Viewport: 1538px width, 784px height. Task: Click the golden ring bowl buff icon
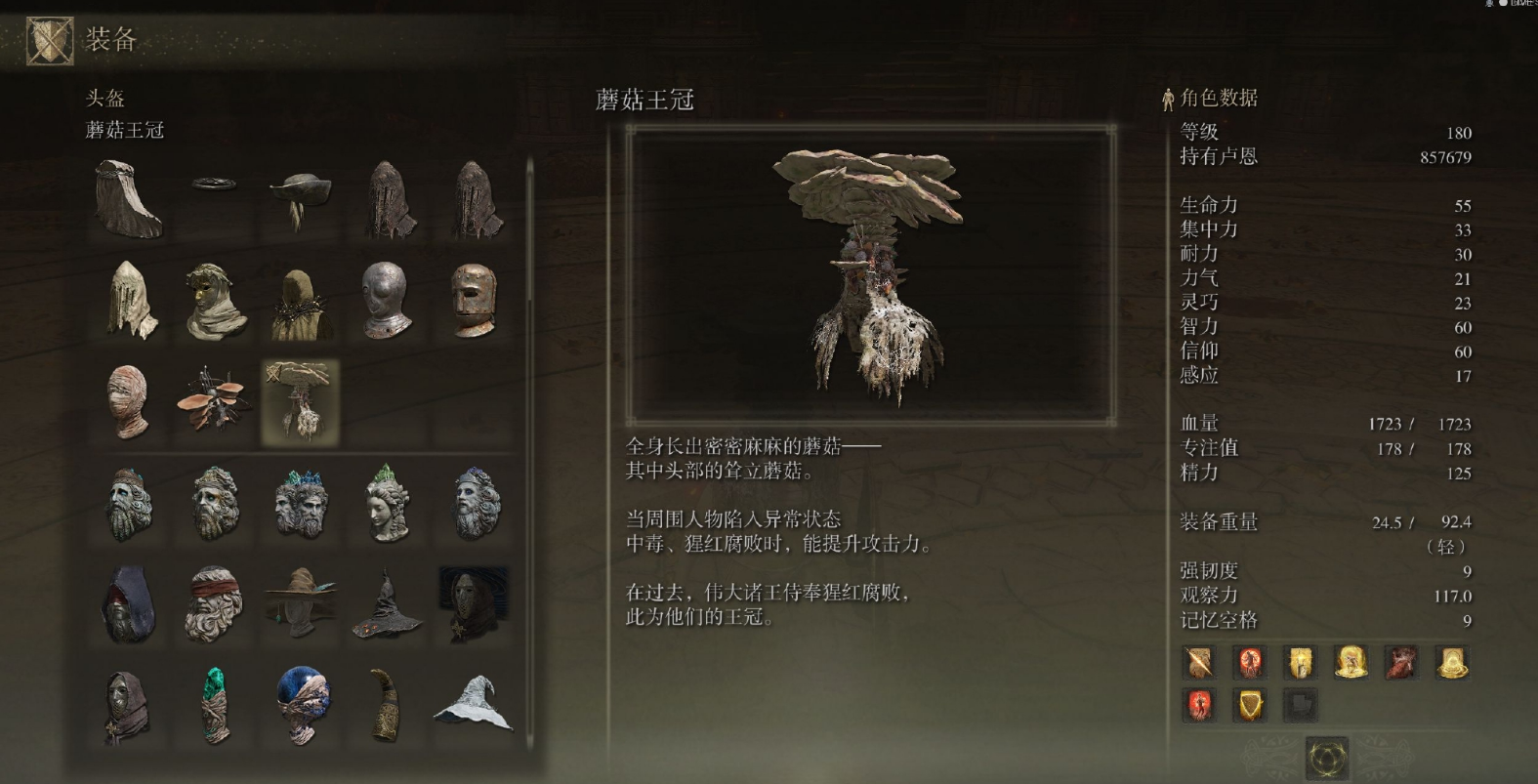[x=1452, y=662]
